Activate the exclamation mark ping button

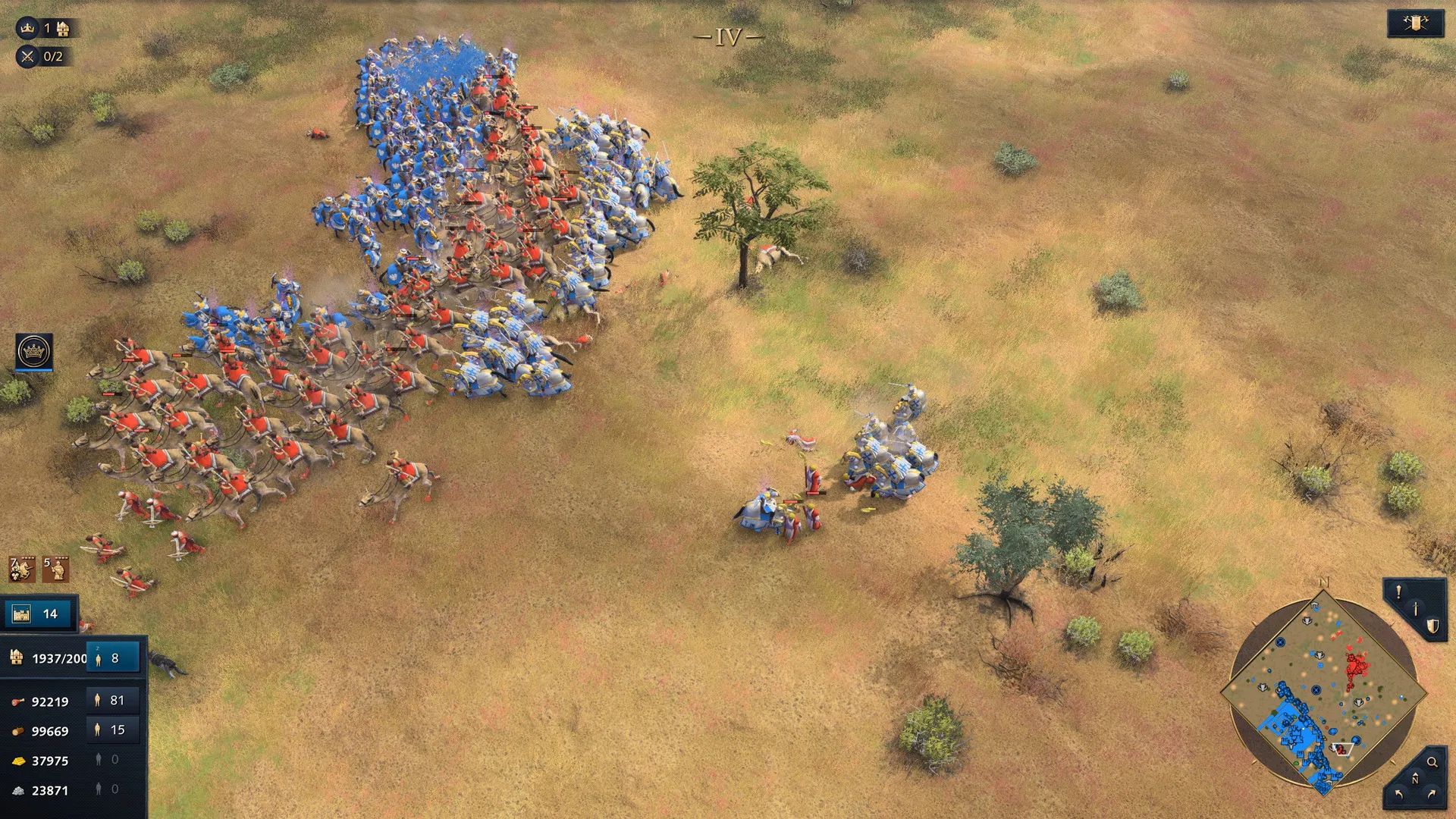click(1398, 593)
